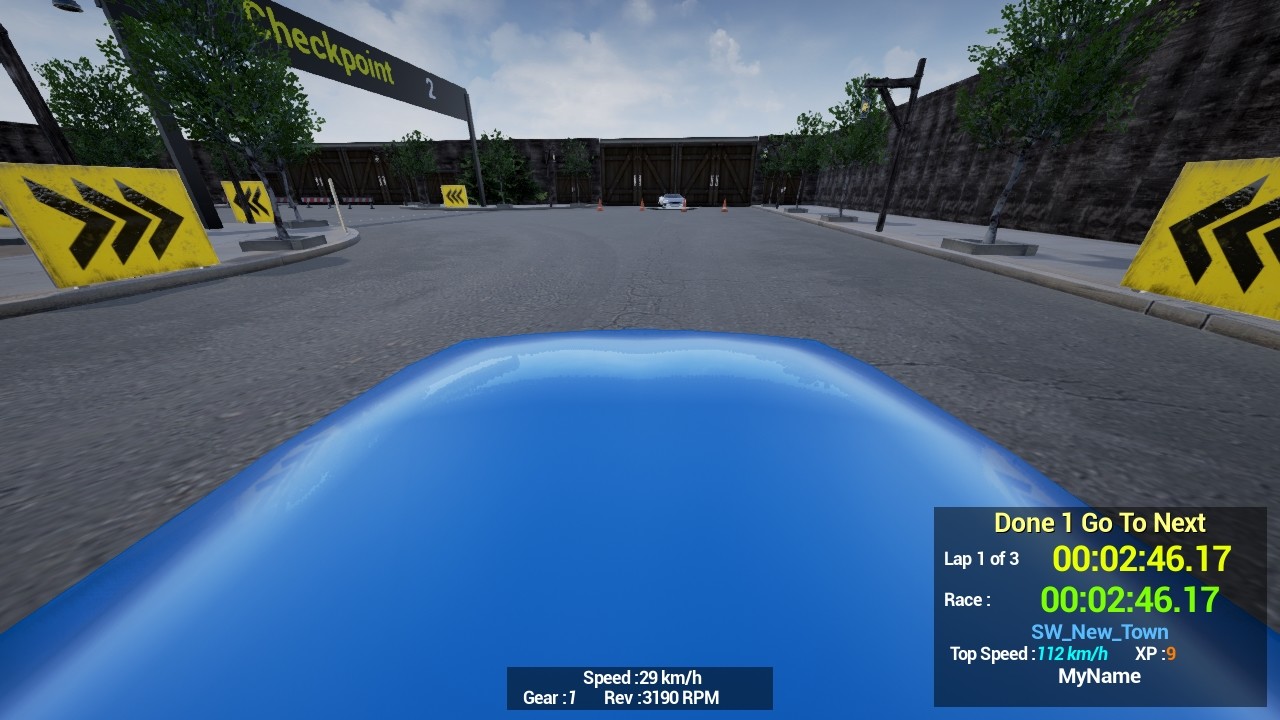
Task: Open the SW_New_Town track label
Action: (x=1098, y=631)
